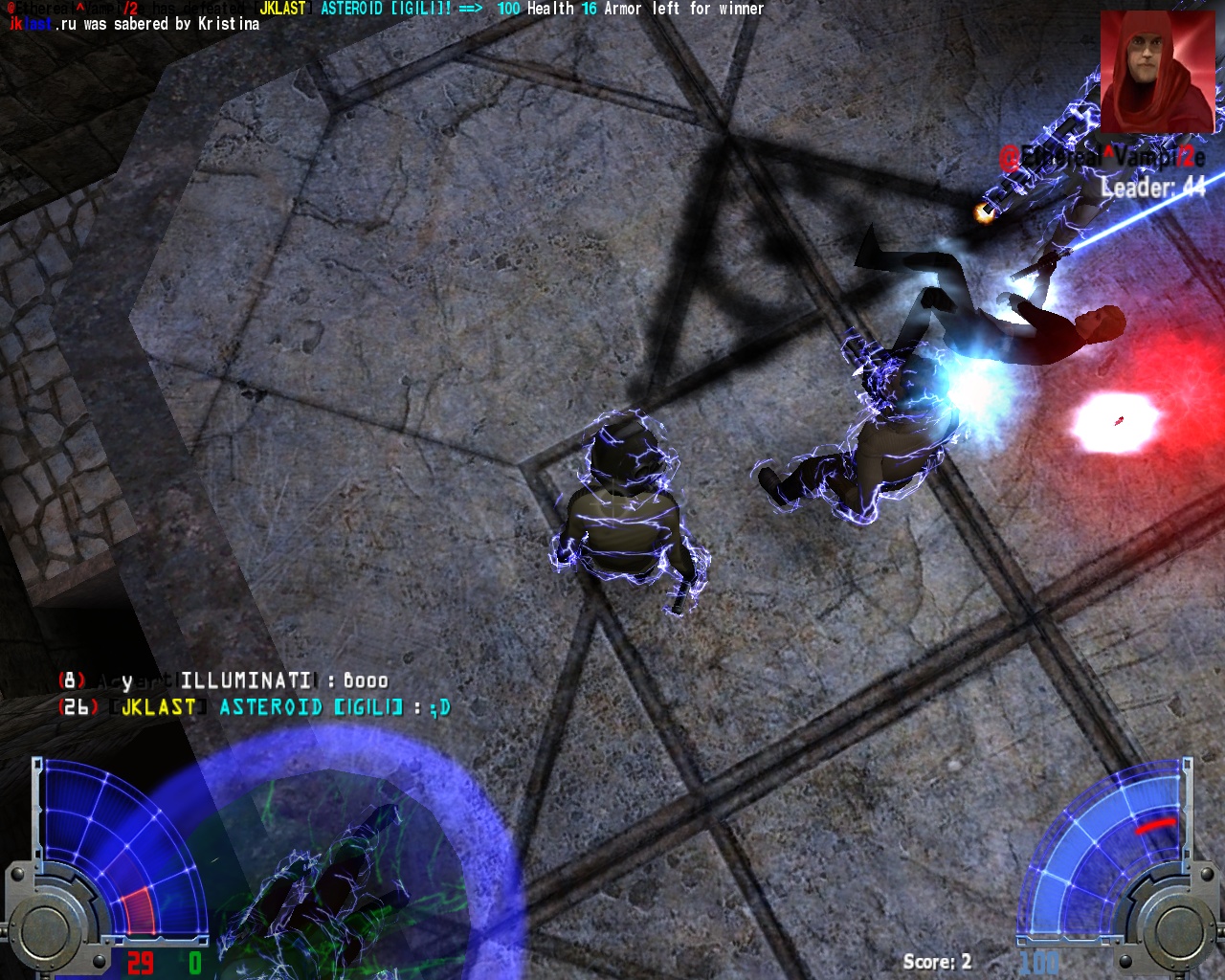Select the JKLAST ASTEROID chat message line
1225x980 pixels.
(x=255, y=707)
